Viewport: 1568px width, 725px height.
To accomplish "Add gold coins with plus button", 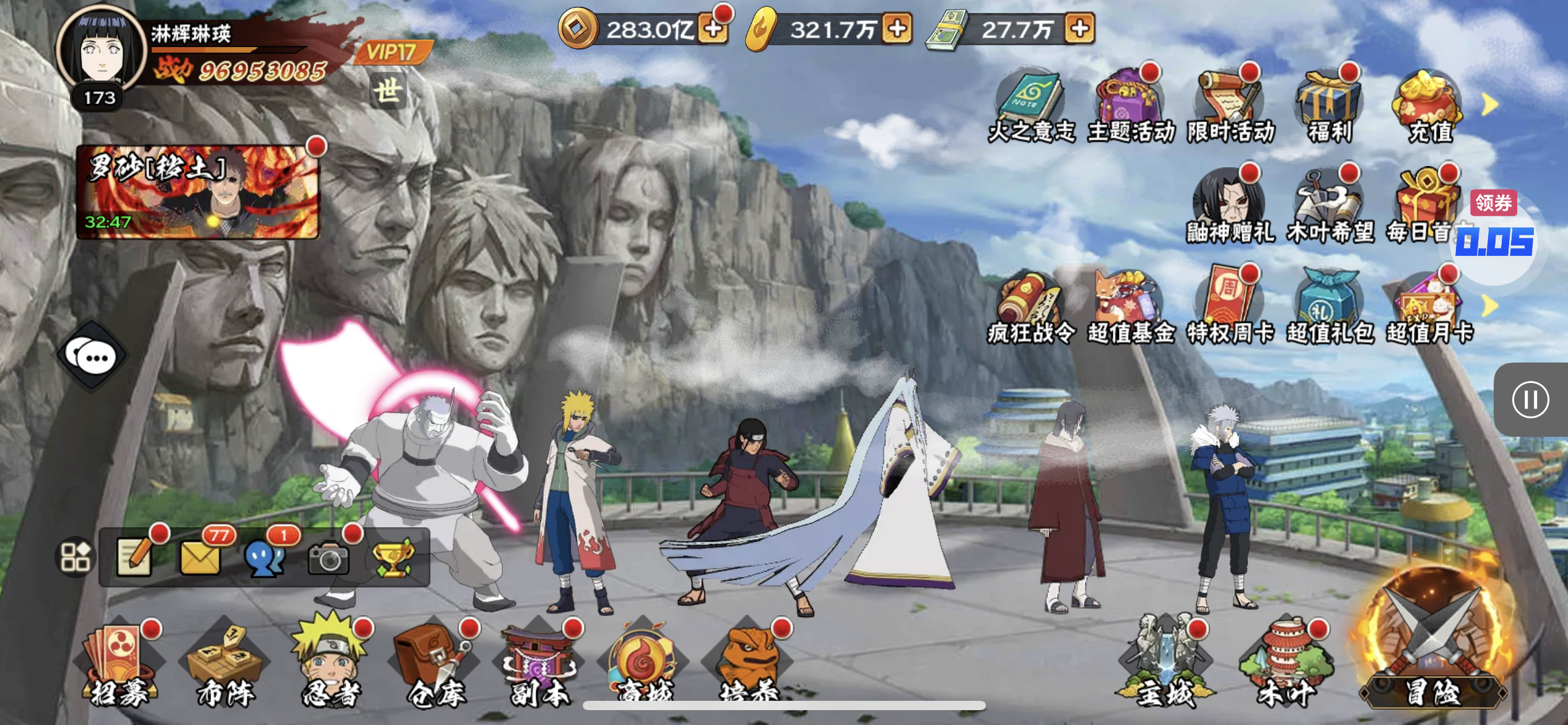I will point(713,29).
